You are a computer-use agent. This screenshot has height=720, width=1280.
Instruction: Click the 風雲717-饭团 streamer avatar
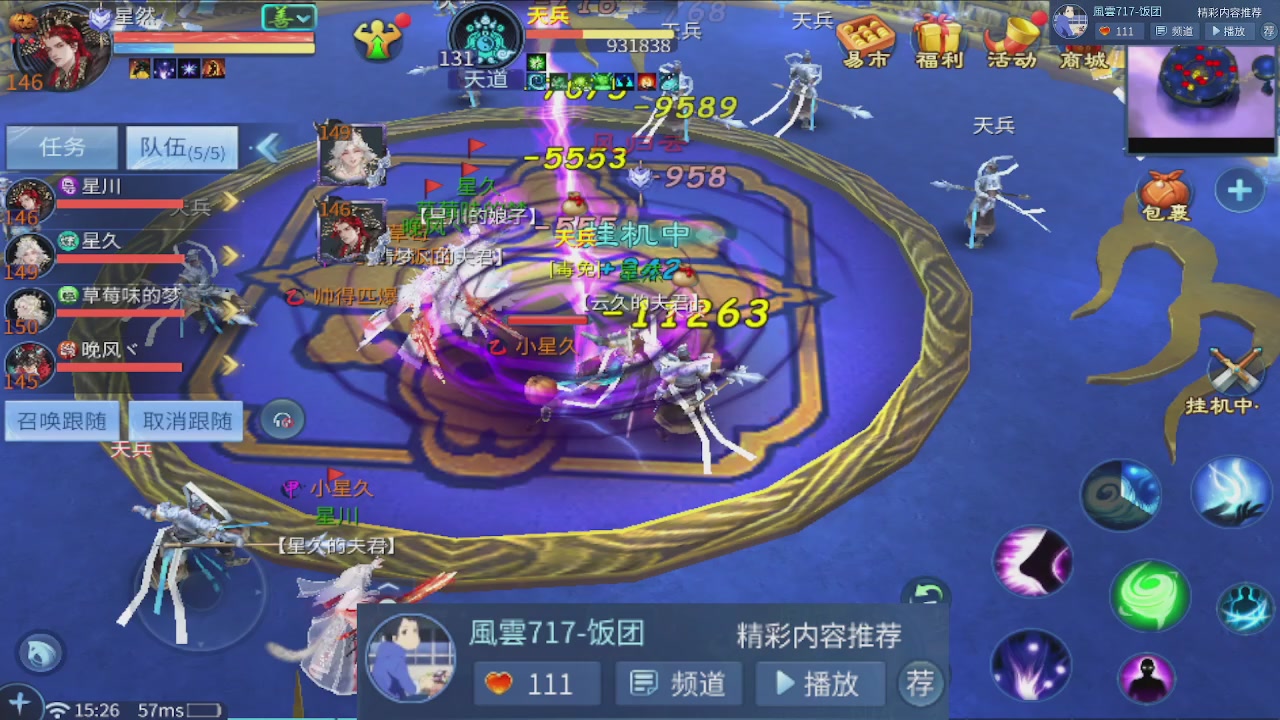[x=410, y=655]
